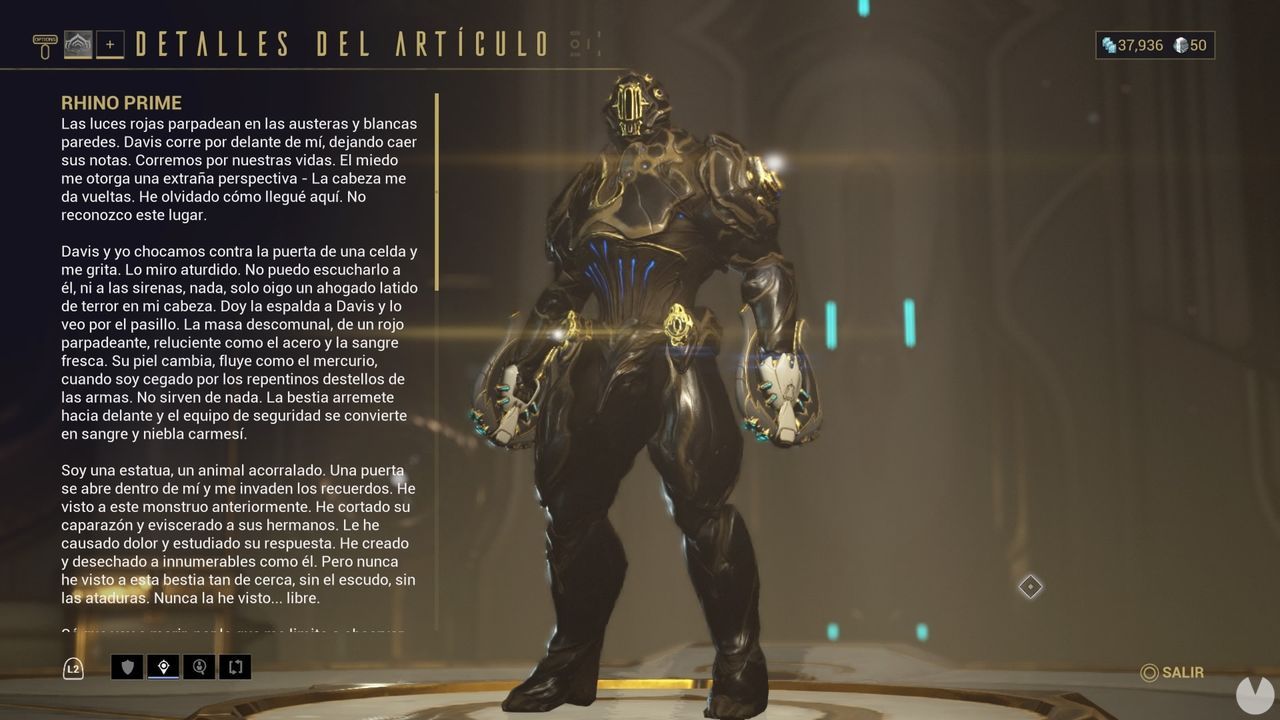Image resolution: width=1280 pixels, height=720 pixels.
Task: Click the Rhino Prime title heading
Action: [x=121, y=102]
